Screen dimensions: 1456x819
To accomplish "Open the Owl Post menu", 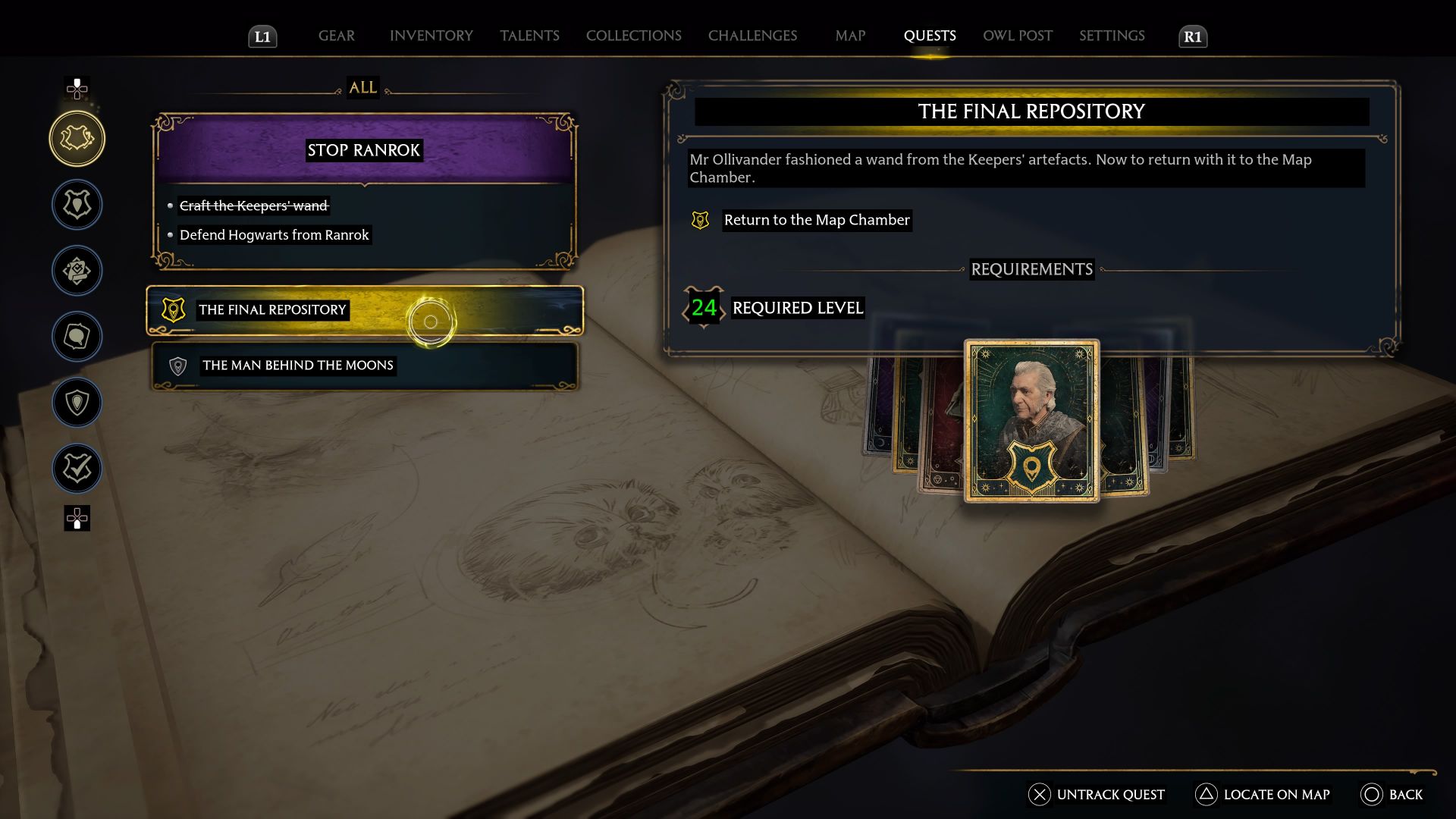I will pos(1017,36).
